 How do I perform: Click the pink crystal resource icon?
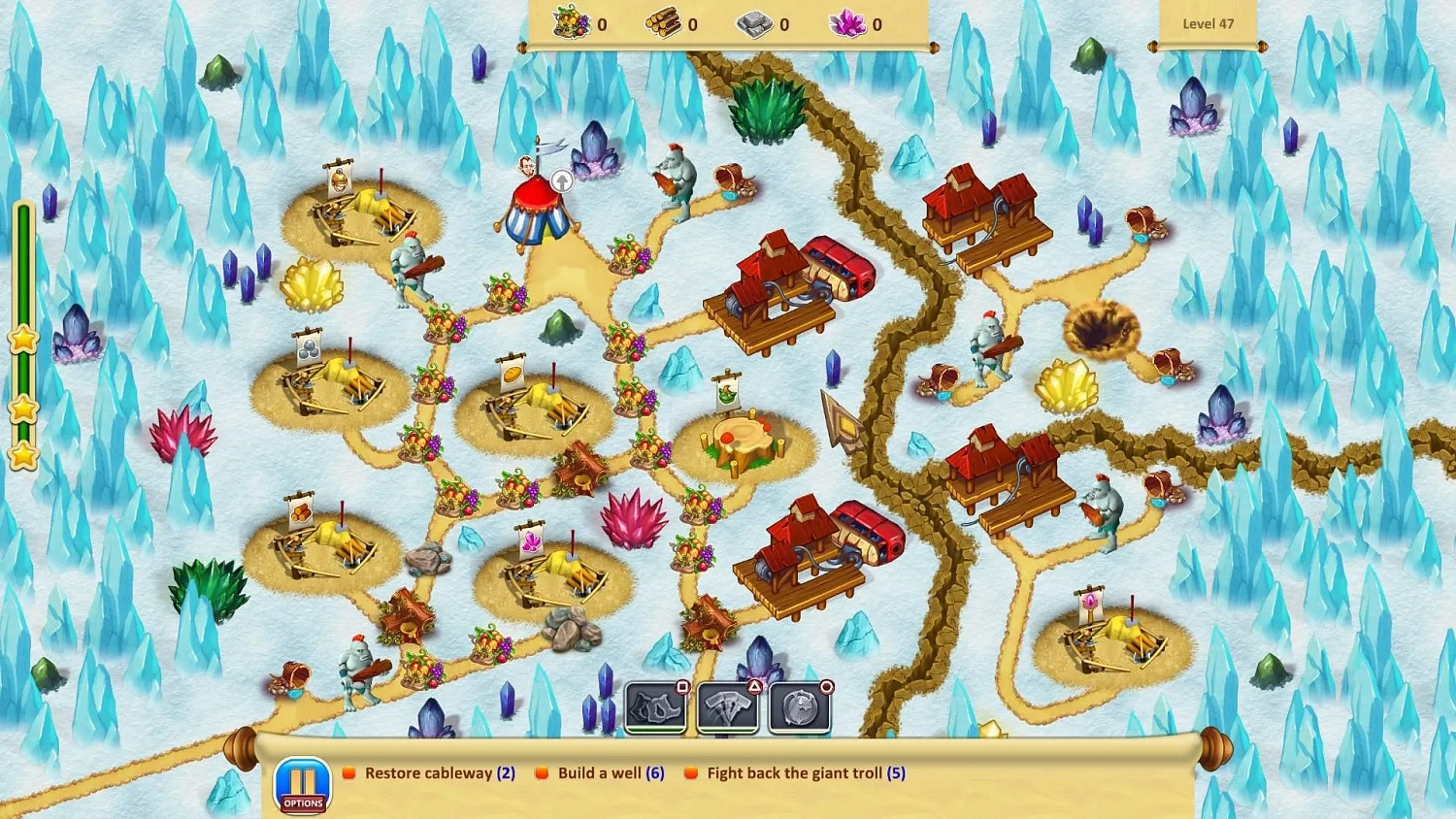[848, 24]
